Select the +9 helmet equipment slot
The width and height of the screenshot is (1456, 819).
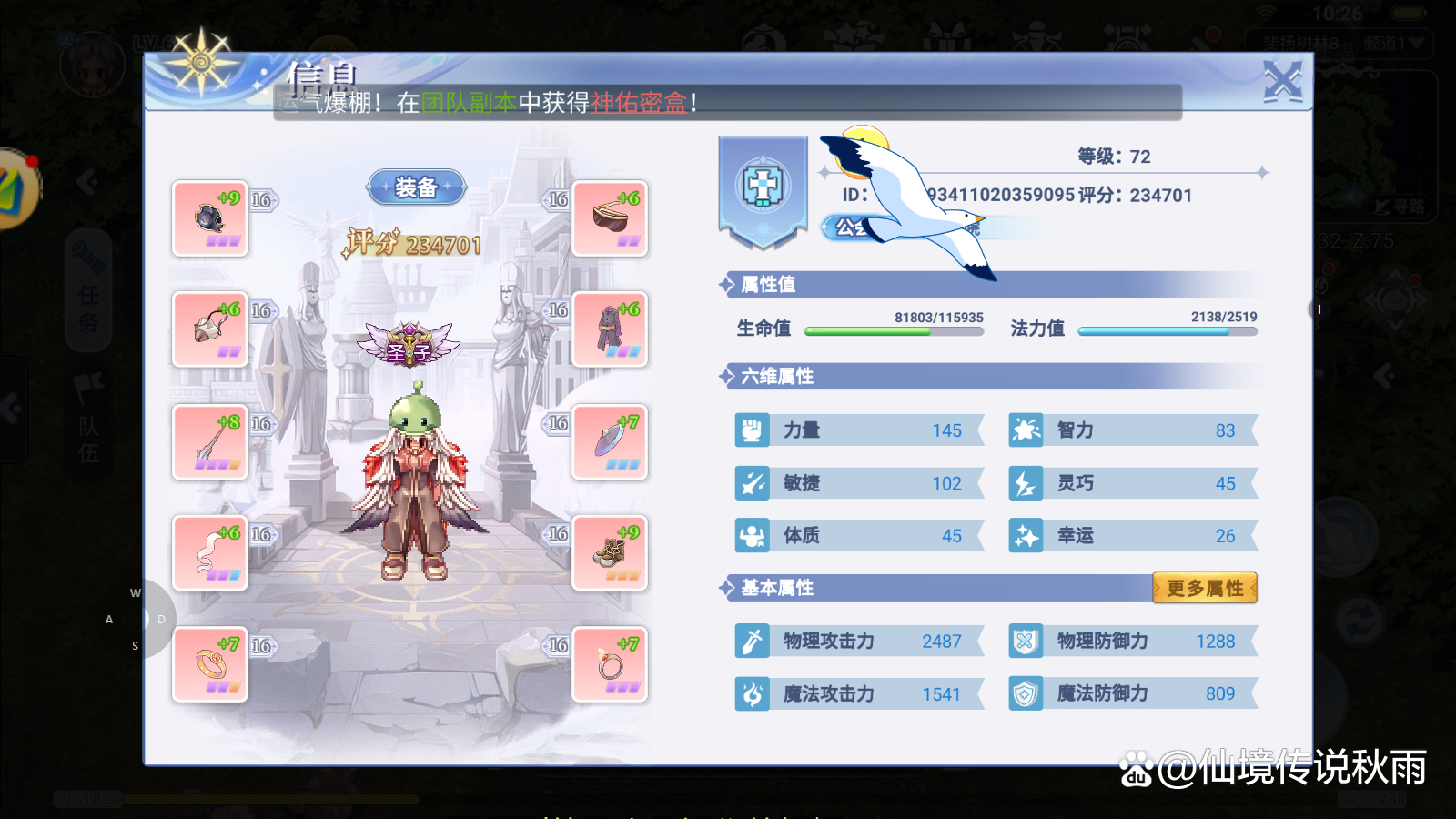[x=210, y=219]
